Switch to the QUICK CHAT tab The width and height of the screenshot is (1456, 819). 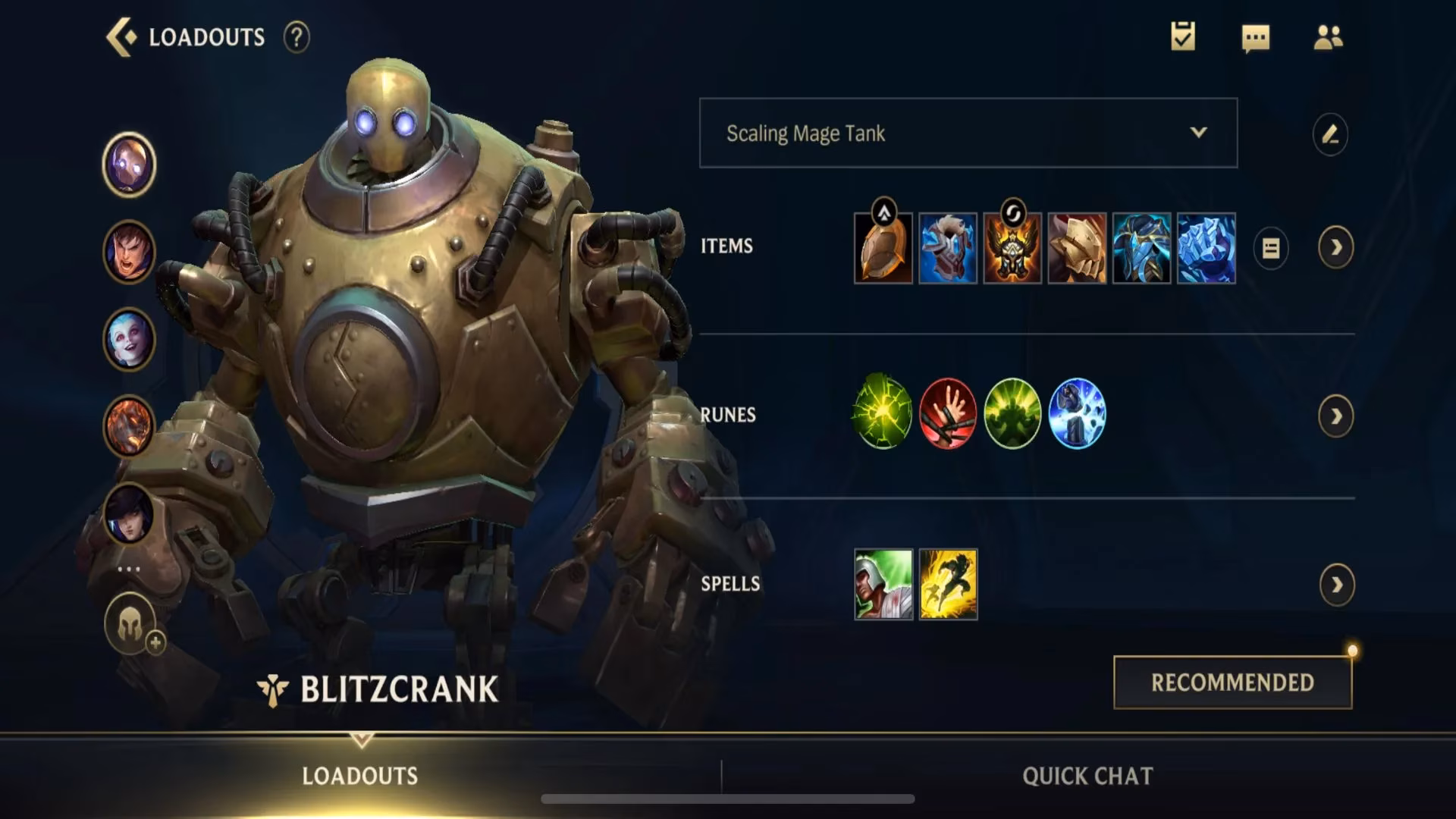(x=1087, y=776)
